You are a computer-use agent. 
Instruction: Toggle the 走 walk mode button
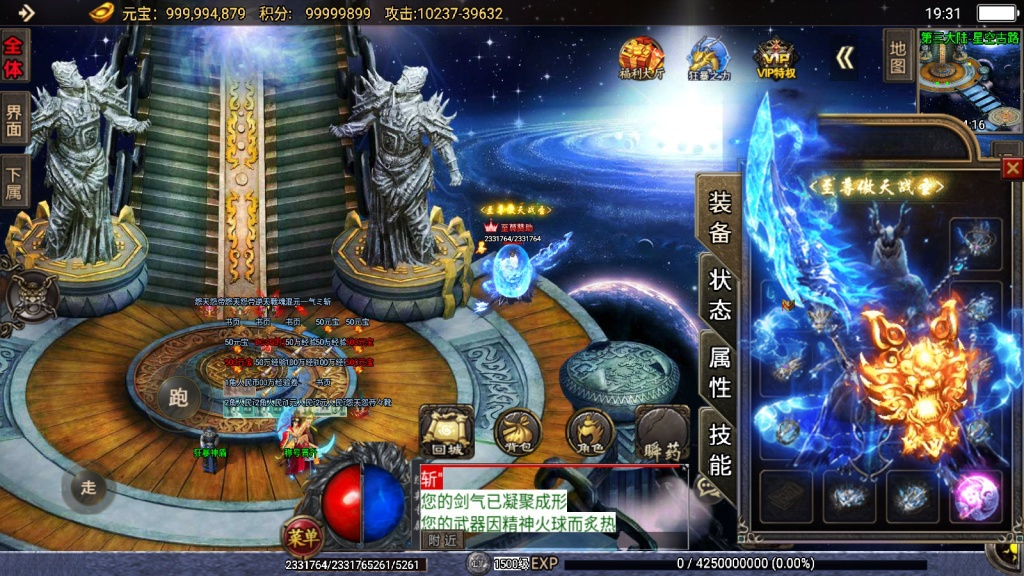pyautogui.click(x=88, y=488)
